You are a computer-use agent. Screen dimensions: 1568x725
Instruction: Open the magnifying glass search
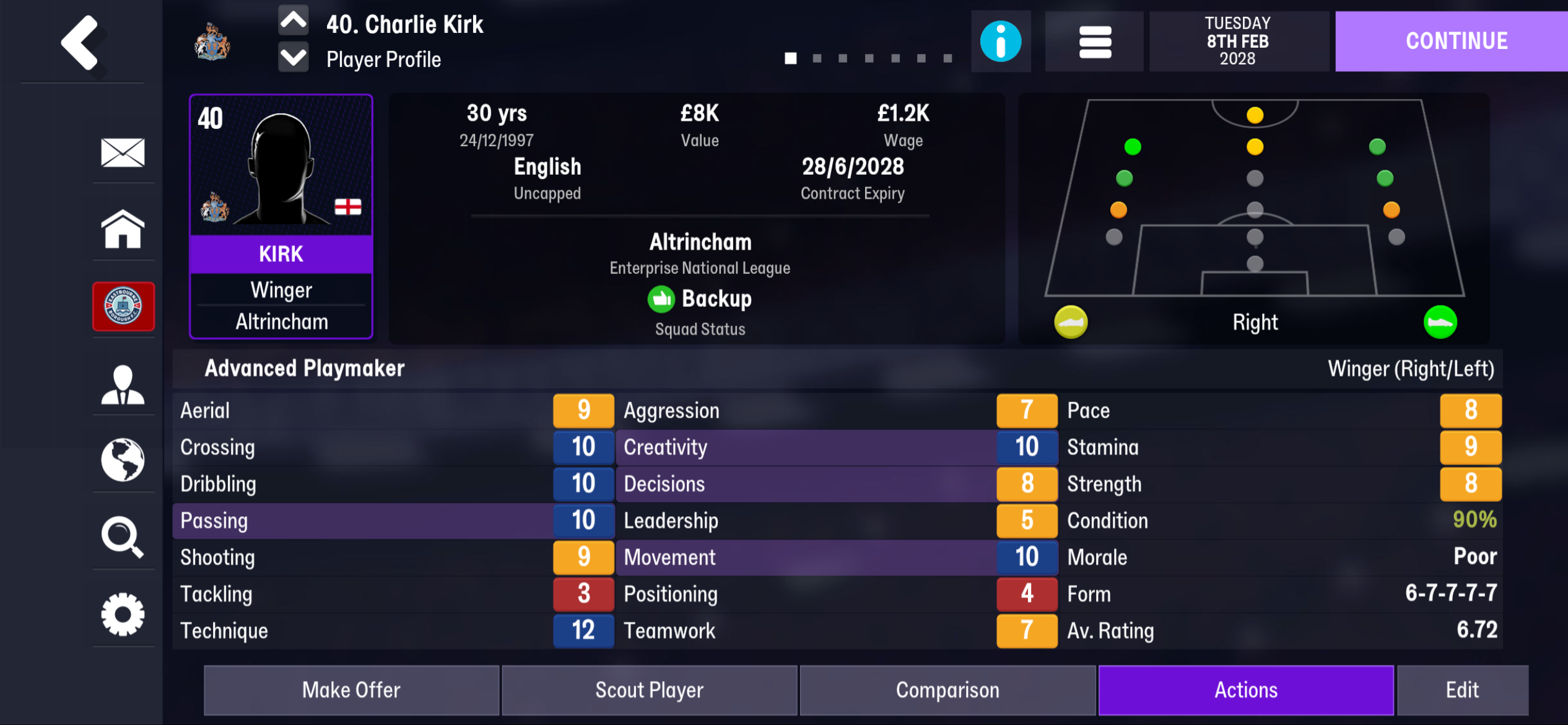[x=123, y=537]
